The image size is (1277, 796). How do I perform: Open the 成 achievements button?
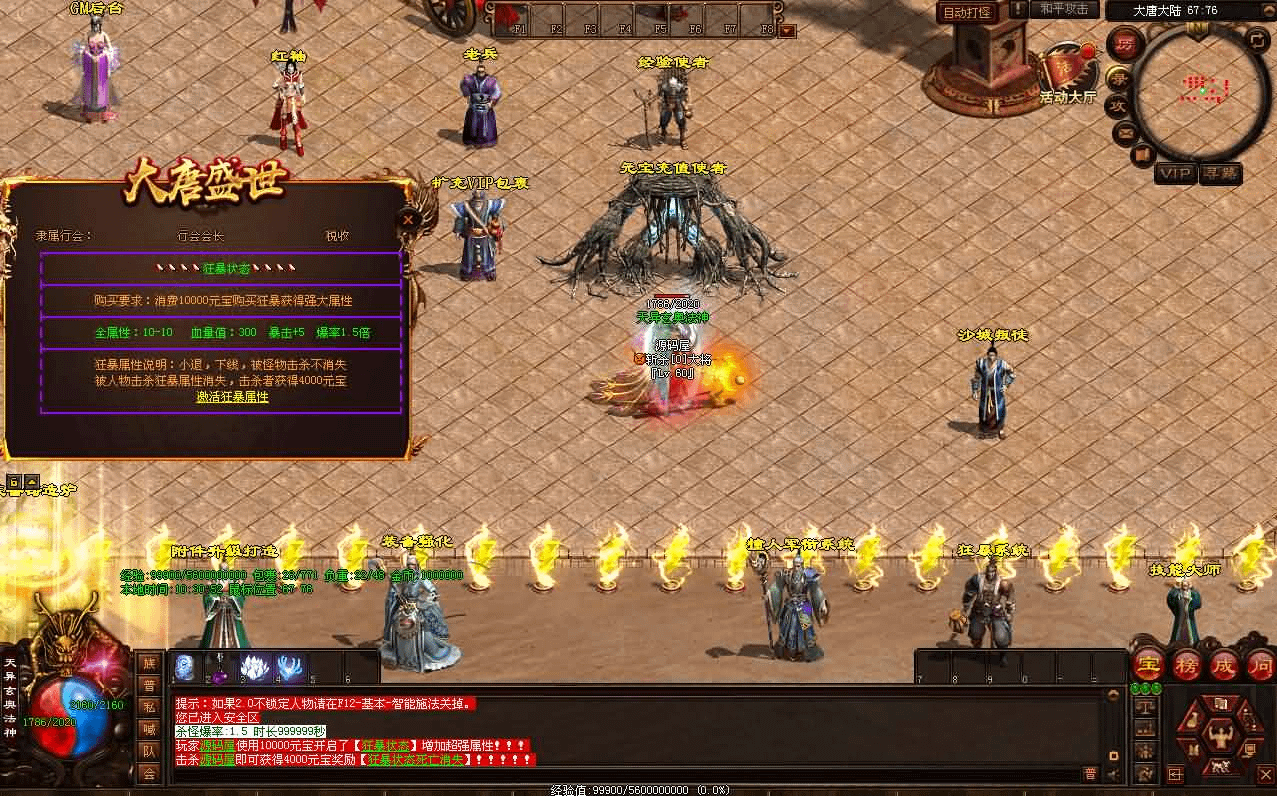pyautogui.click(x=1224, y=666)
